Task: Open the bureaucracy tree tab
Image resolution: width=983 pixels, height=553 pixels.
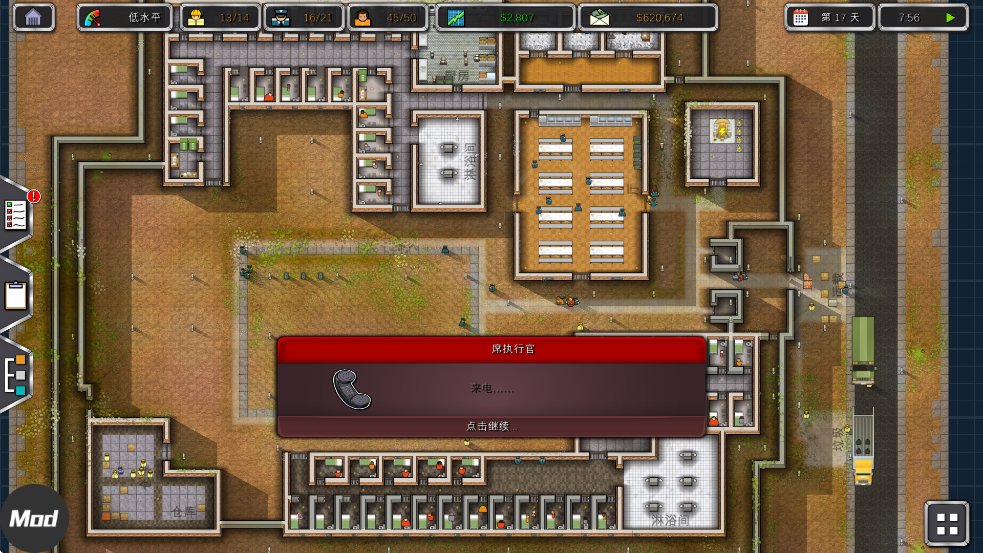Action: pos(16,374)
